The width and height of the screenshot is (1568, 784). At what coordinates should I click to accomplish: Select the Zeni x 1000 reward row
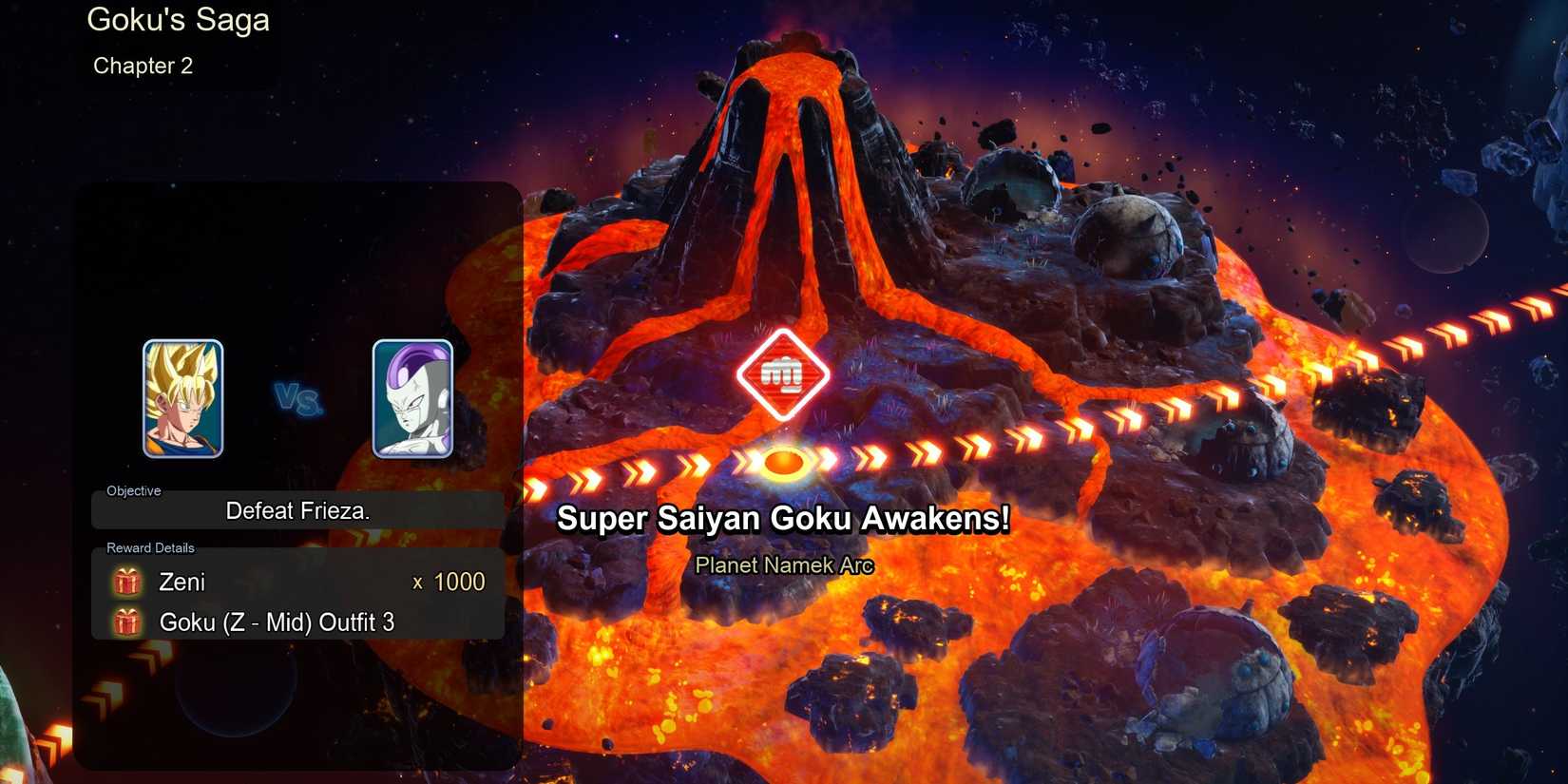click(295, 582)
